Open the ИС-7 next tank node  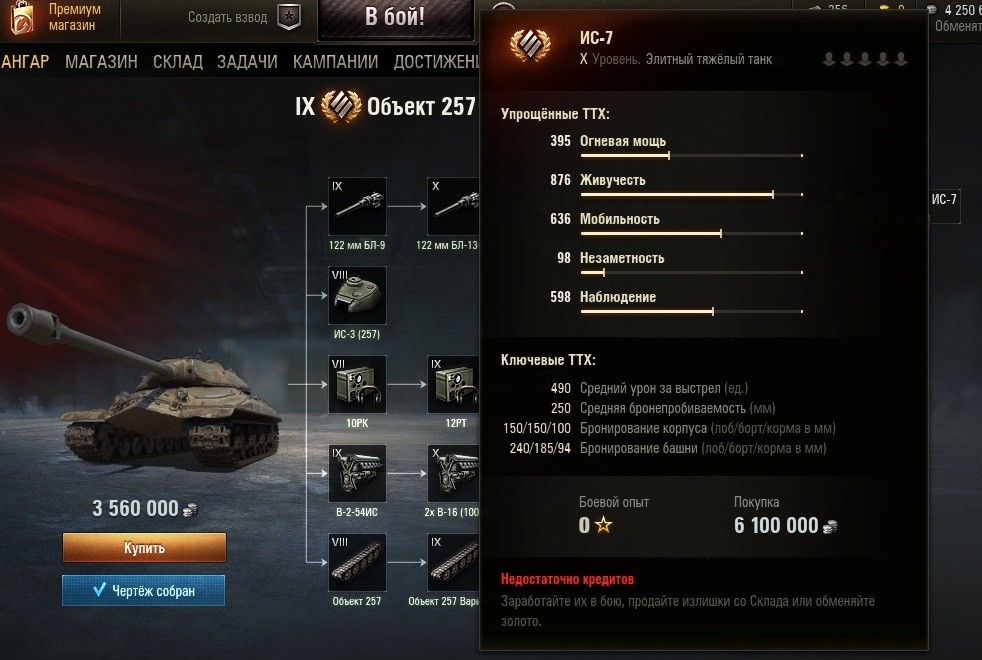[945, 200]
